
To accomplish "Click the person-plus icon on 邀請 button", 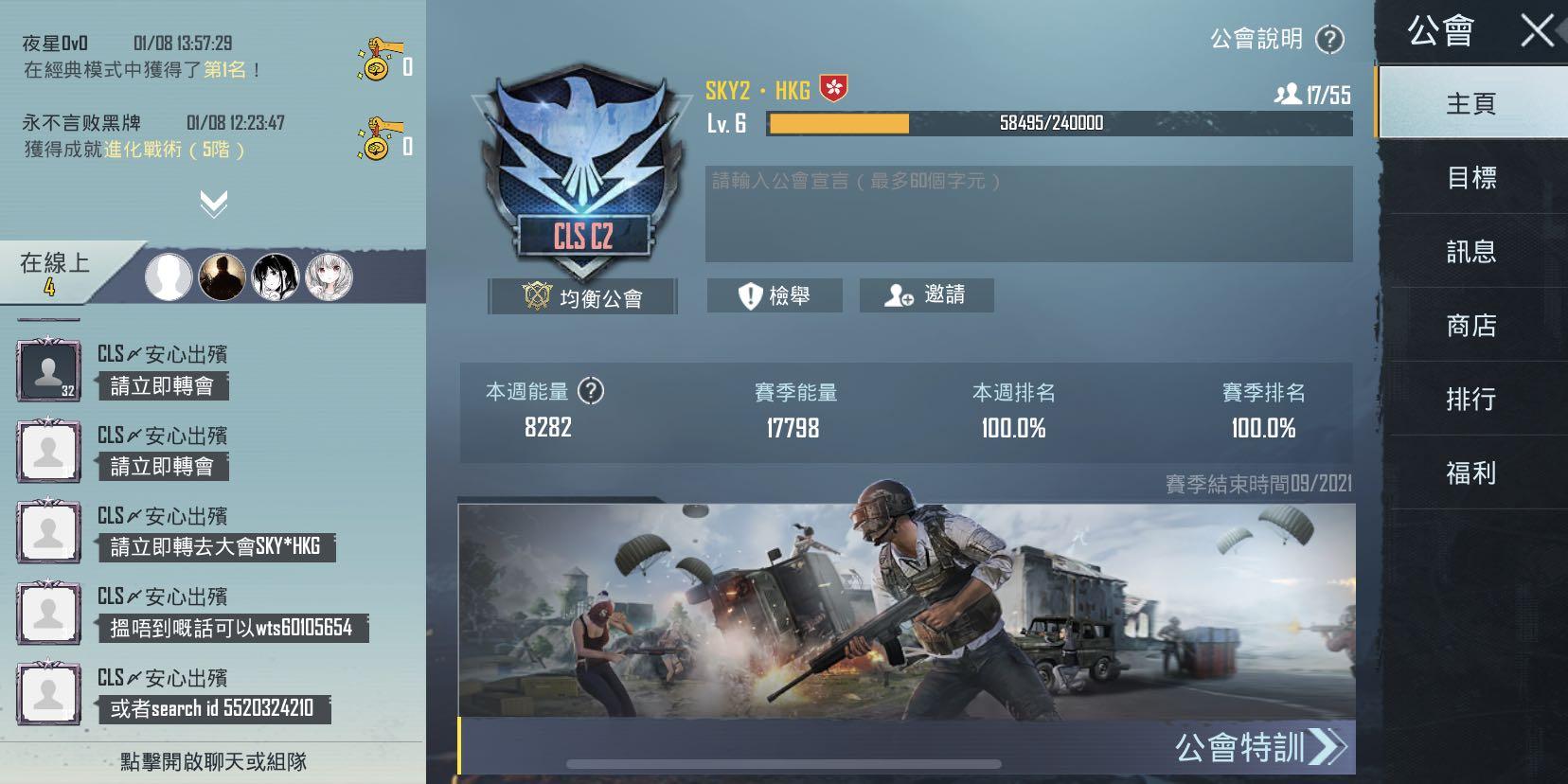I will (899, 294).
